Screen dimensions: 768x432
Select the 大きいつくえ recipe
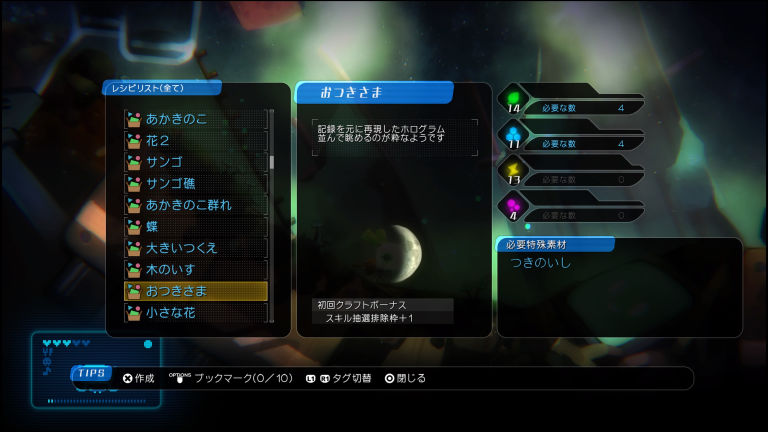(x=195, y=248)
